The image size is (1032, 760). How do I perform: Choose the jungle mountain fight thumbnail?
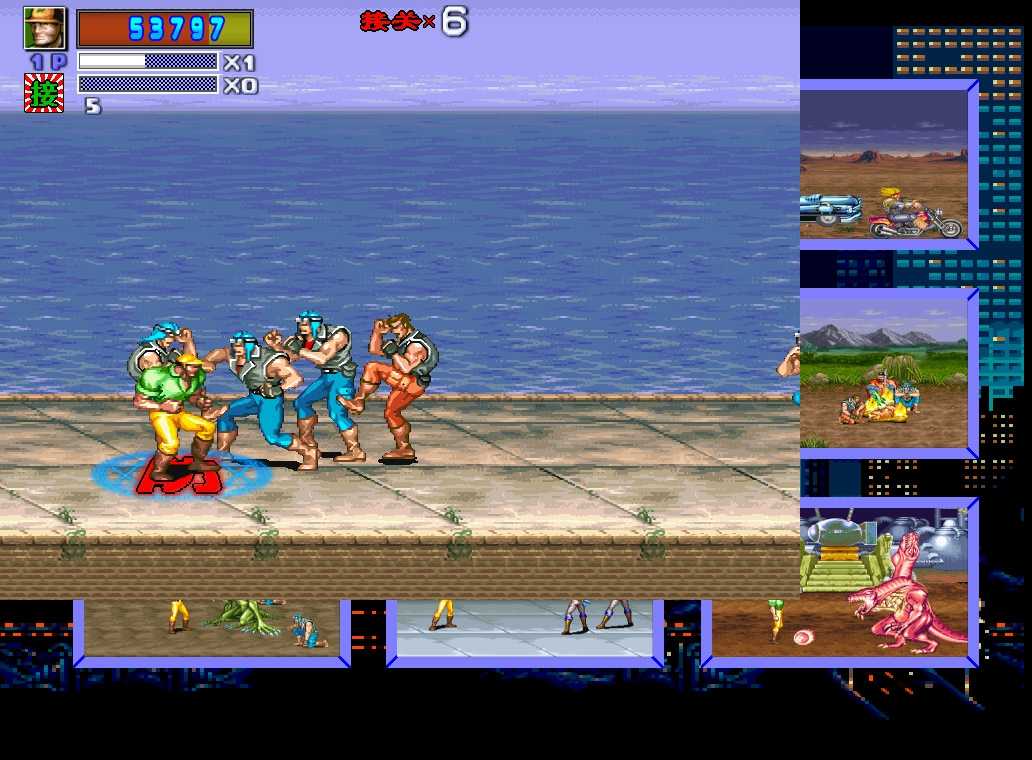(884, 374)
